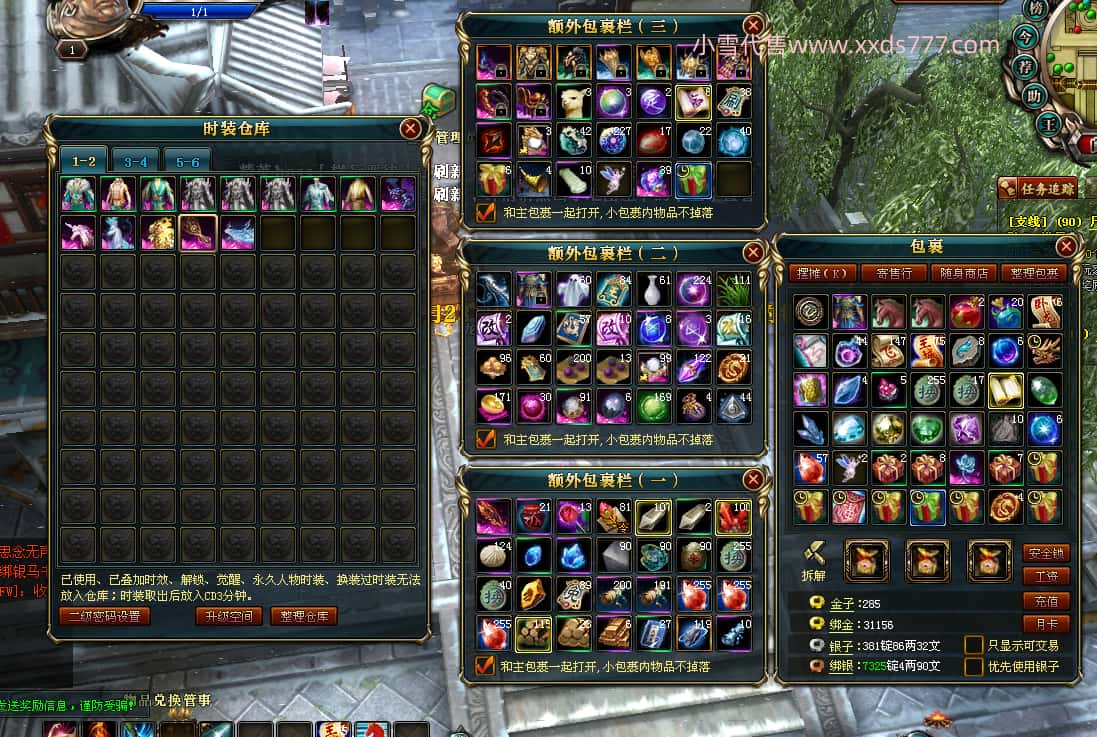The image size is (1097, 737).
Task: Select the 拆解 hammer dismantle icon
Action: [x=813, y=553]
